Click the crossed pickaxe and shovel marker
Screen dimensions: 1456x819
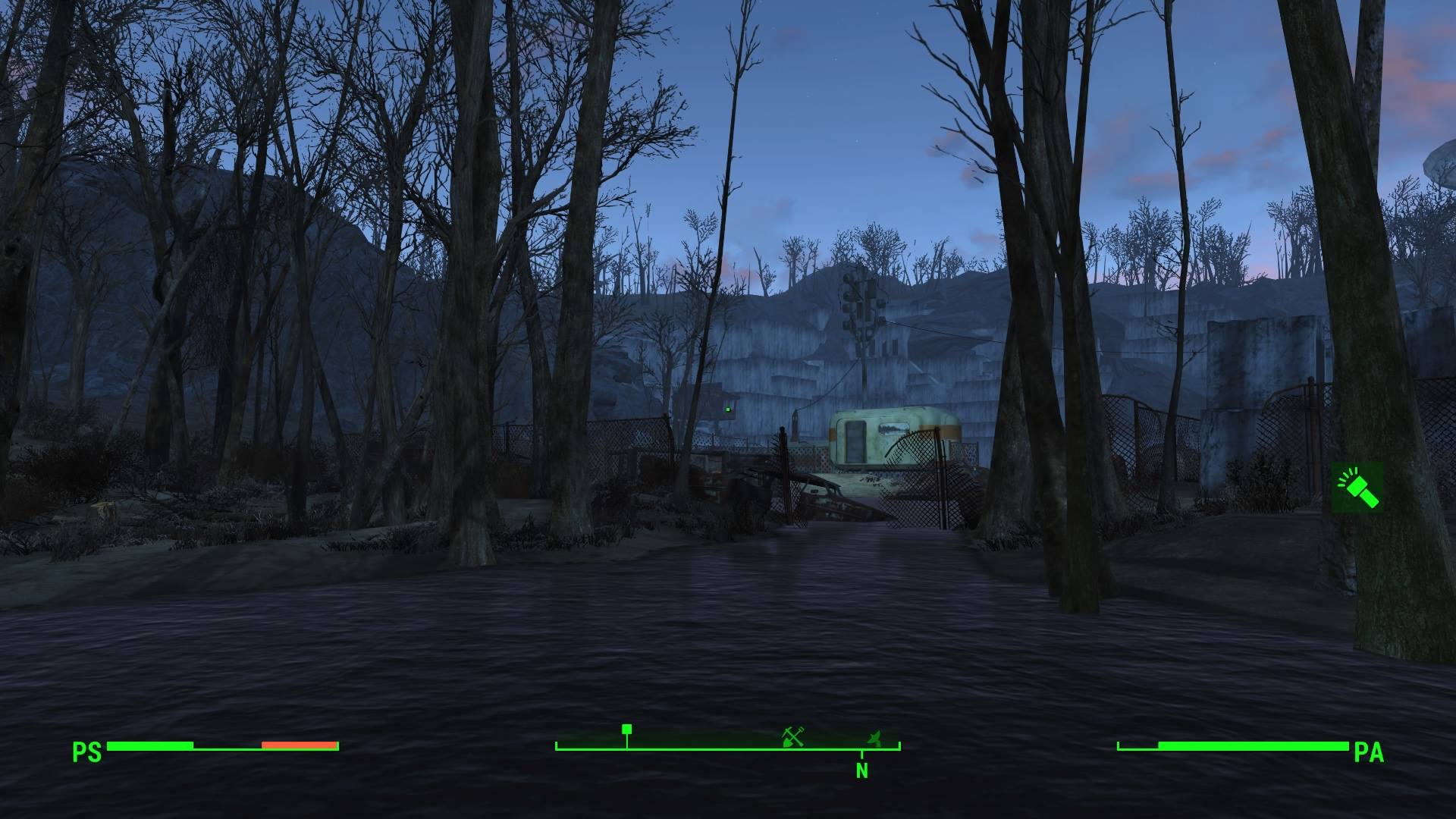(793, 736)
